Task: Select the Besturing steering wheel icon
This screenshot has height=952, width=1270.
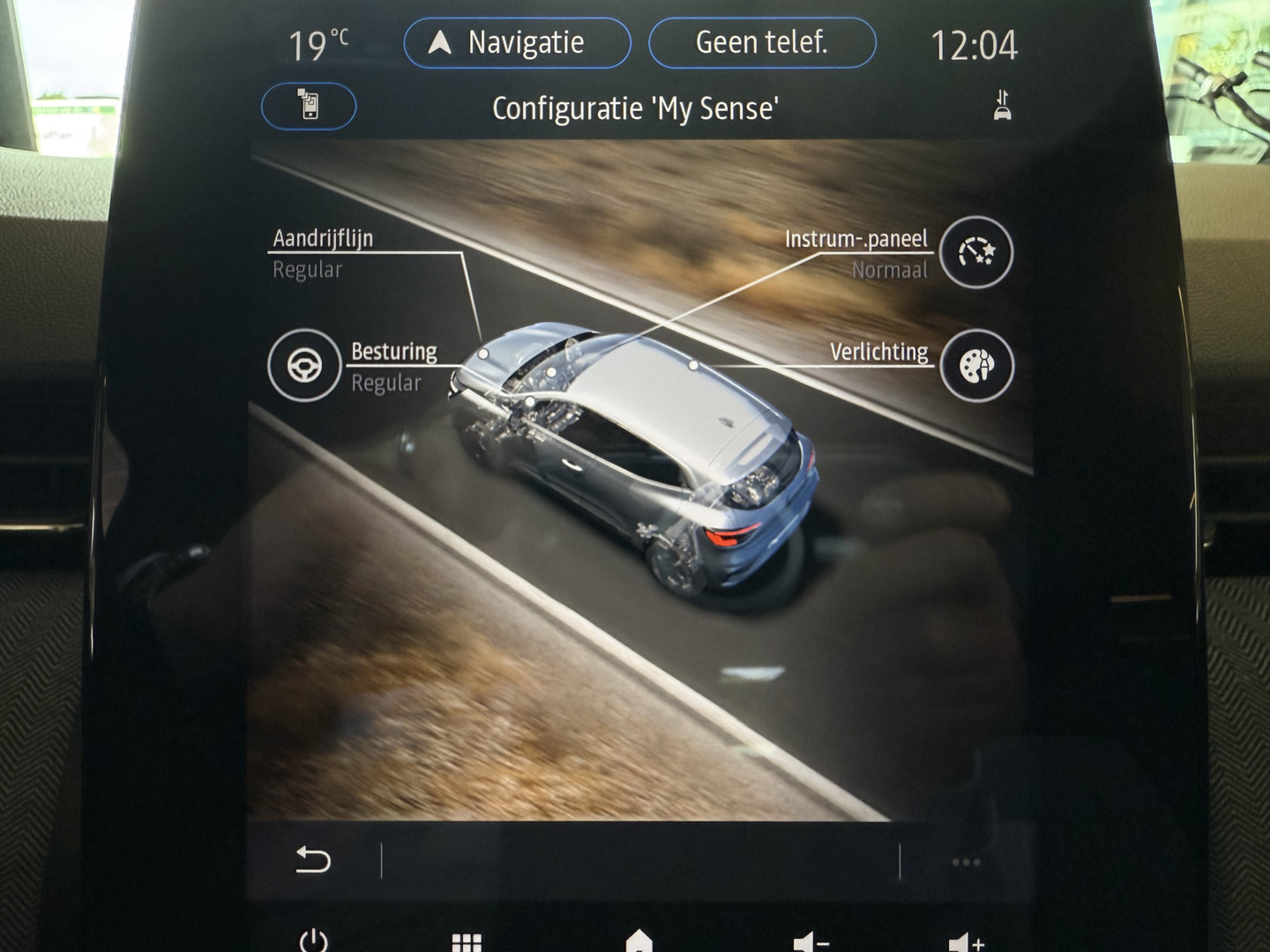Action: (x=304, y=366)
